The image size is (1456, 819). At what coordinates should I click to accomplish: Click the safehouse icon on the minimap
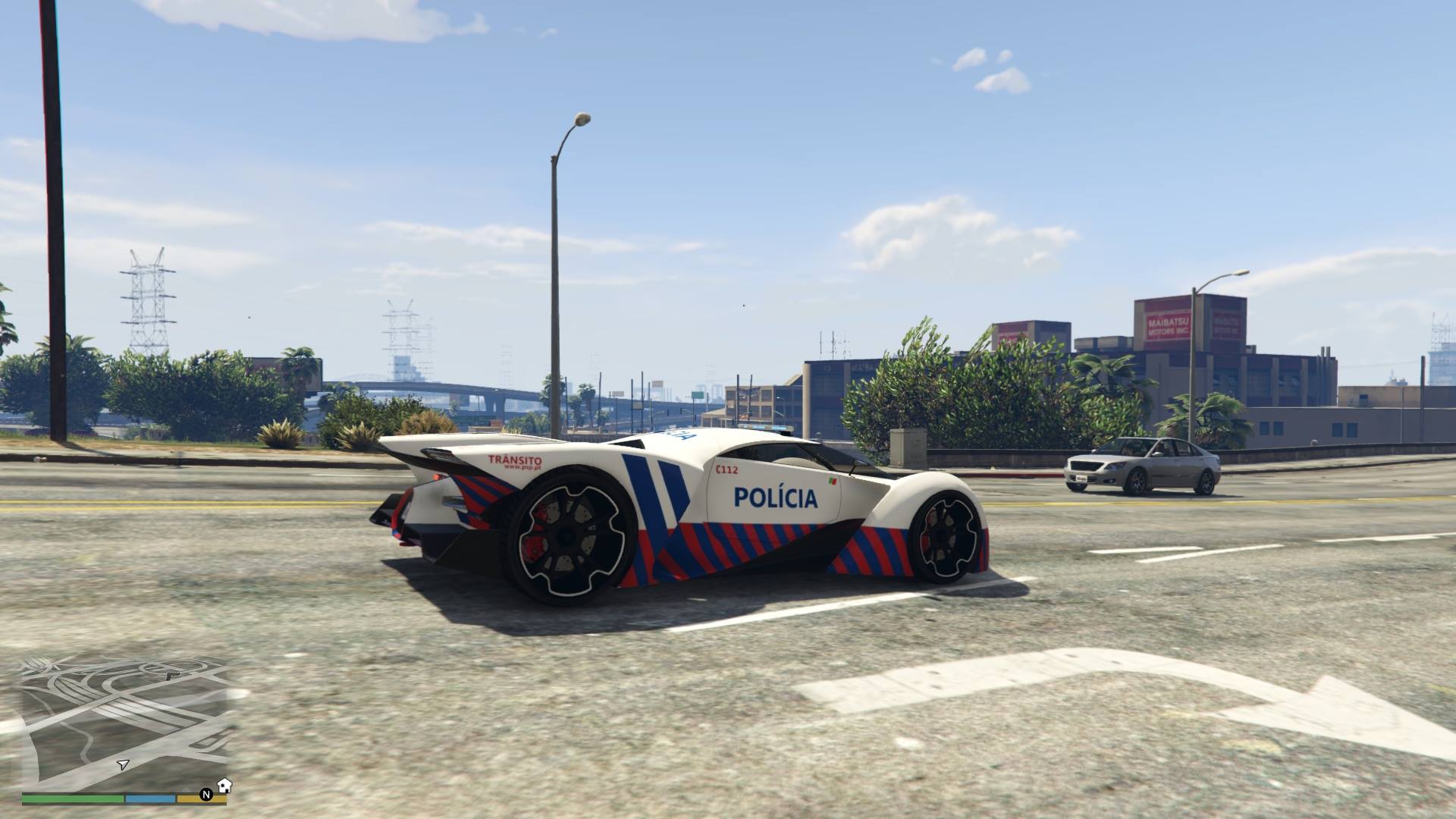point(224,785)
